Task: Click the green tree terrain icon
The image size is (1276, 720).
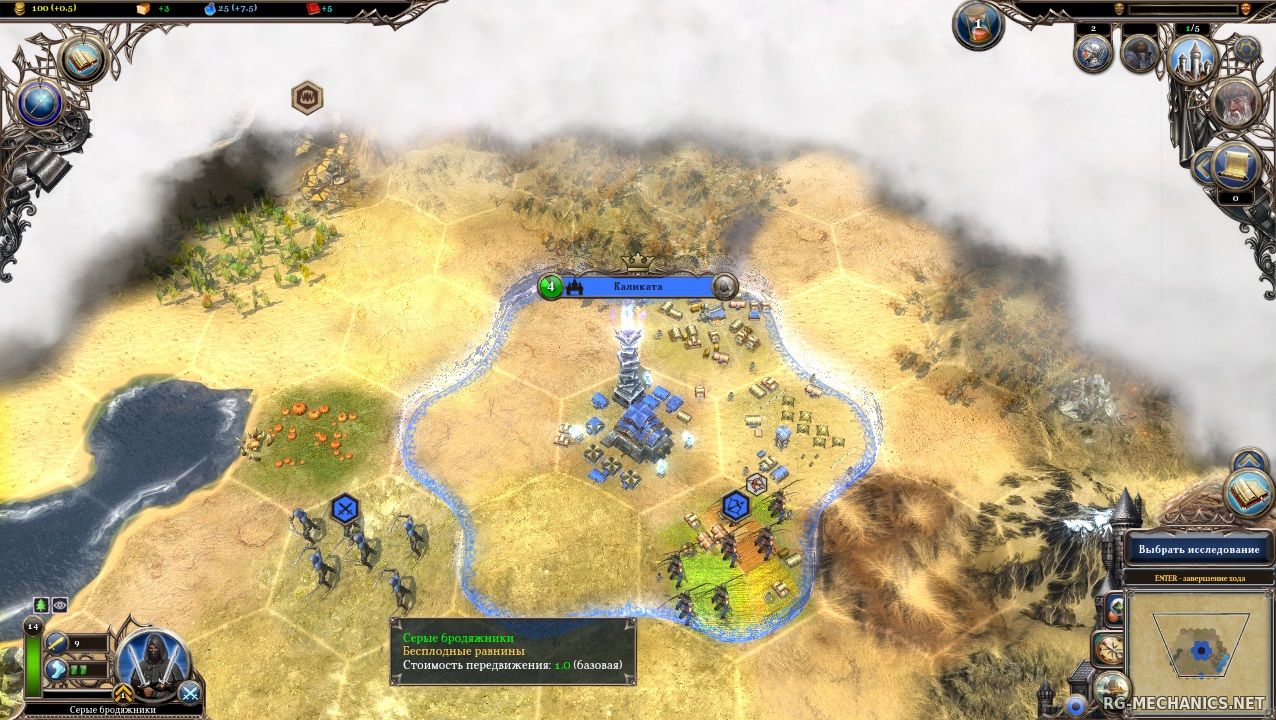Action: pyautogui.click(x=41, y=605)
